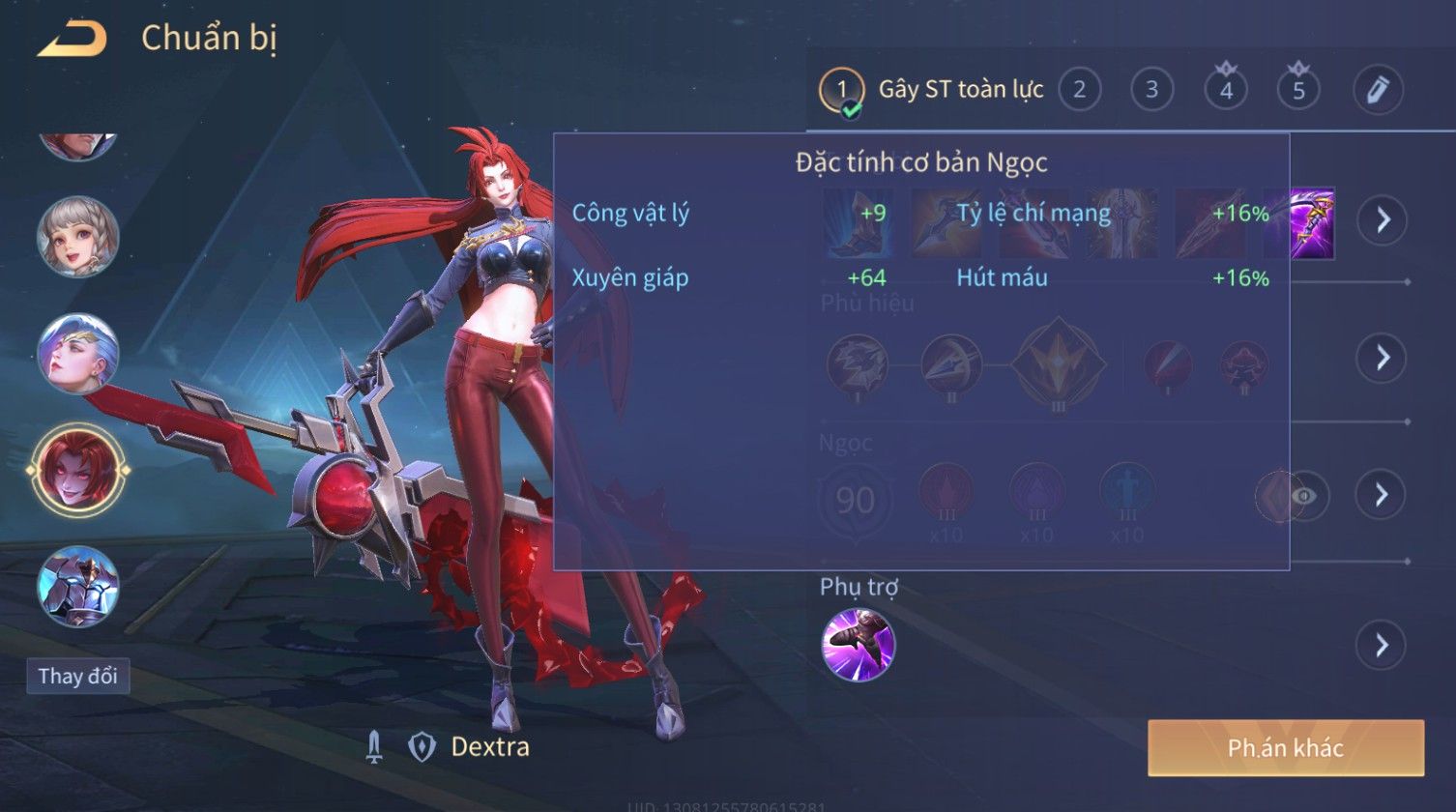This screenshot has height=812, width=1456.
Task: Click the Phản khắc button
Action: [x=1285, y=747]
